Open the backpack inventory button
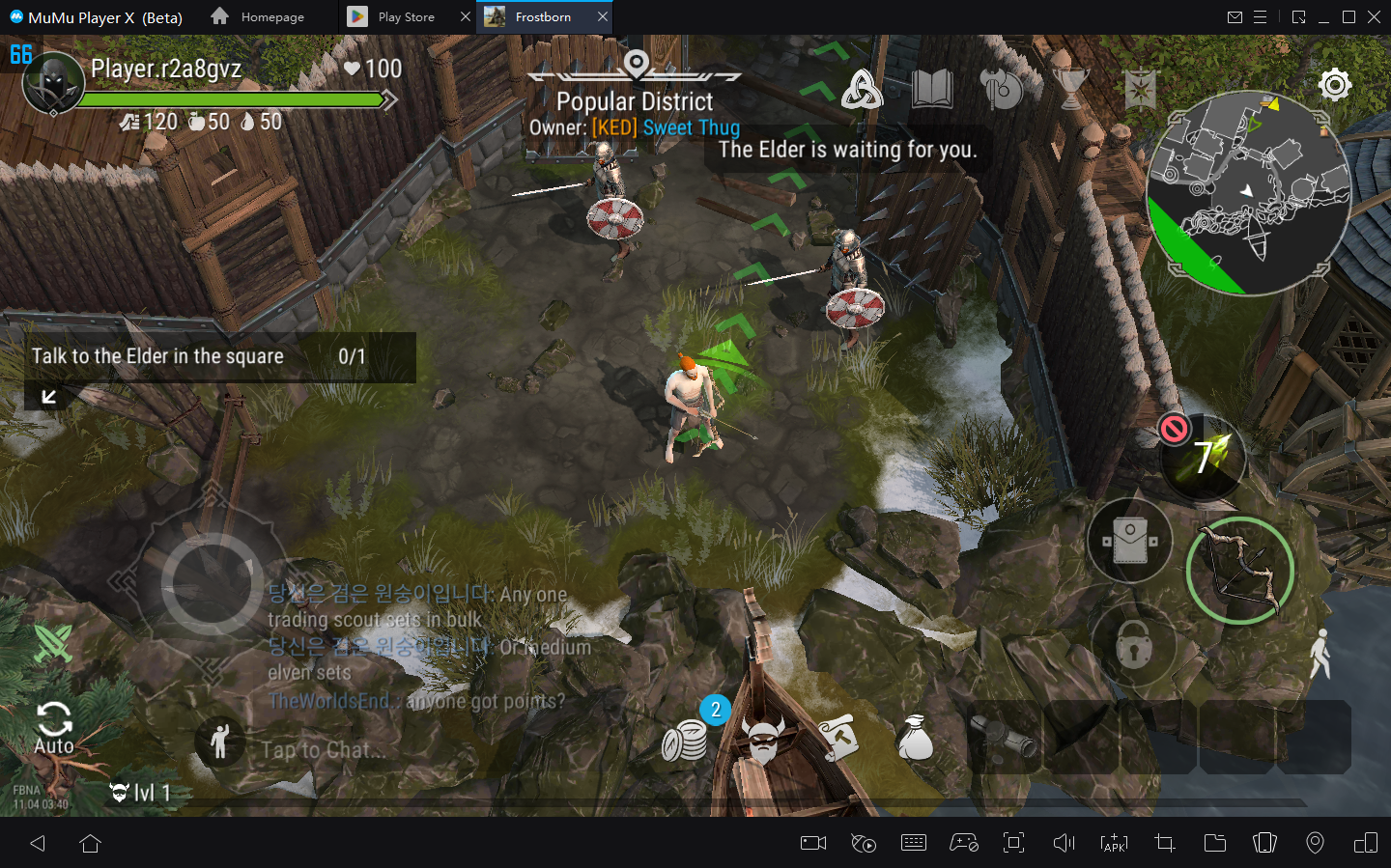The image size is (1391, 868). (1129, 541)
